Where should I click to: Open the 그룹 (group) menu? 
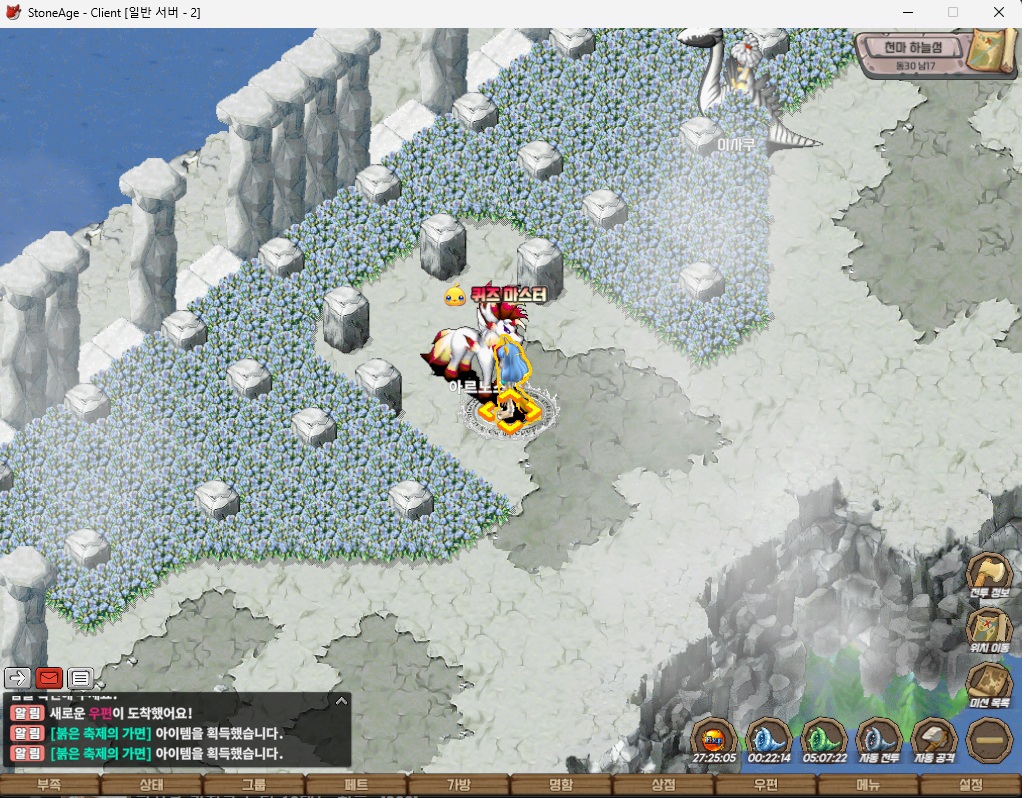click(x=253, y=785)
